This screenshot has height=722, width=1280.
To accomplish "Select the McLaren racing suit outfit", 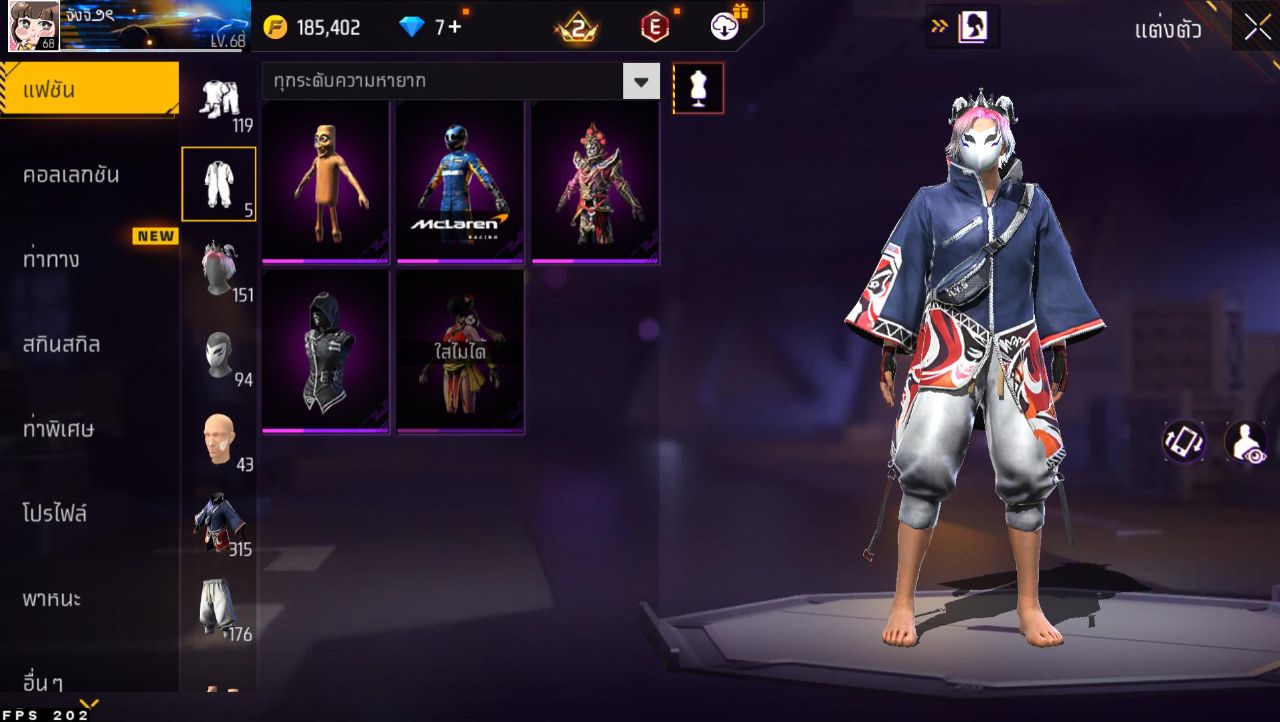I will point(460,182).
